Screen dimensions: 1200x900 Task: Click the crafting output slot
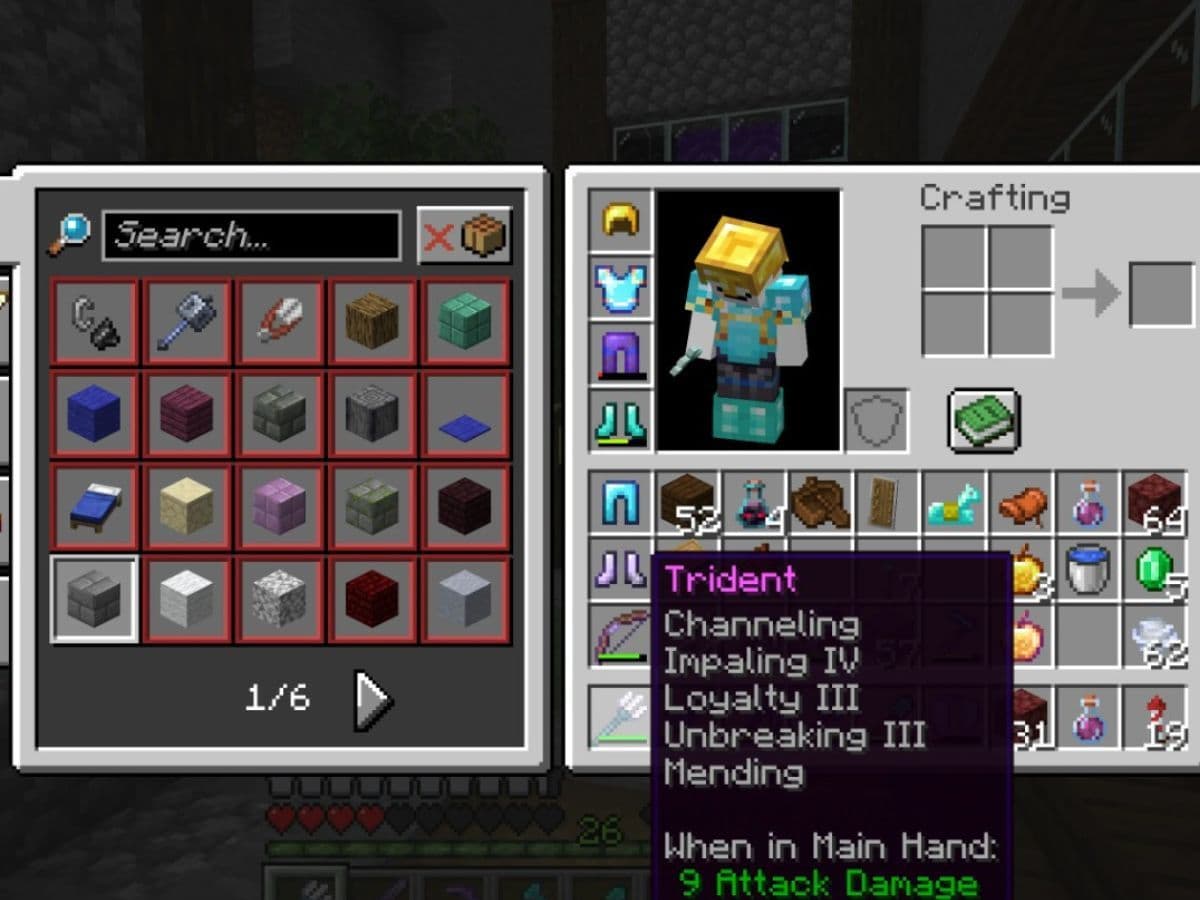point(1161,294)
